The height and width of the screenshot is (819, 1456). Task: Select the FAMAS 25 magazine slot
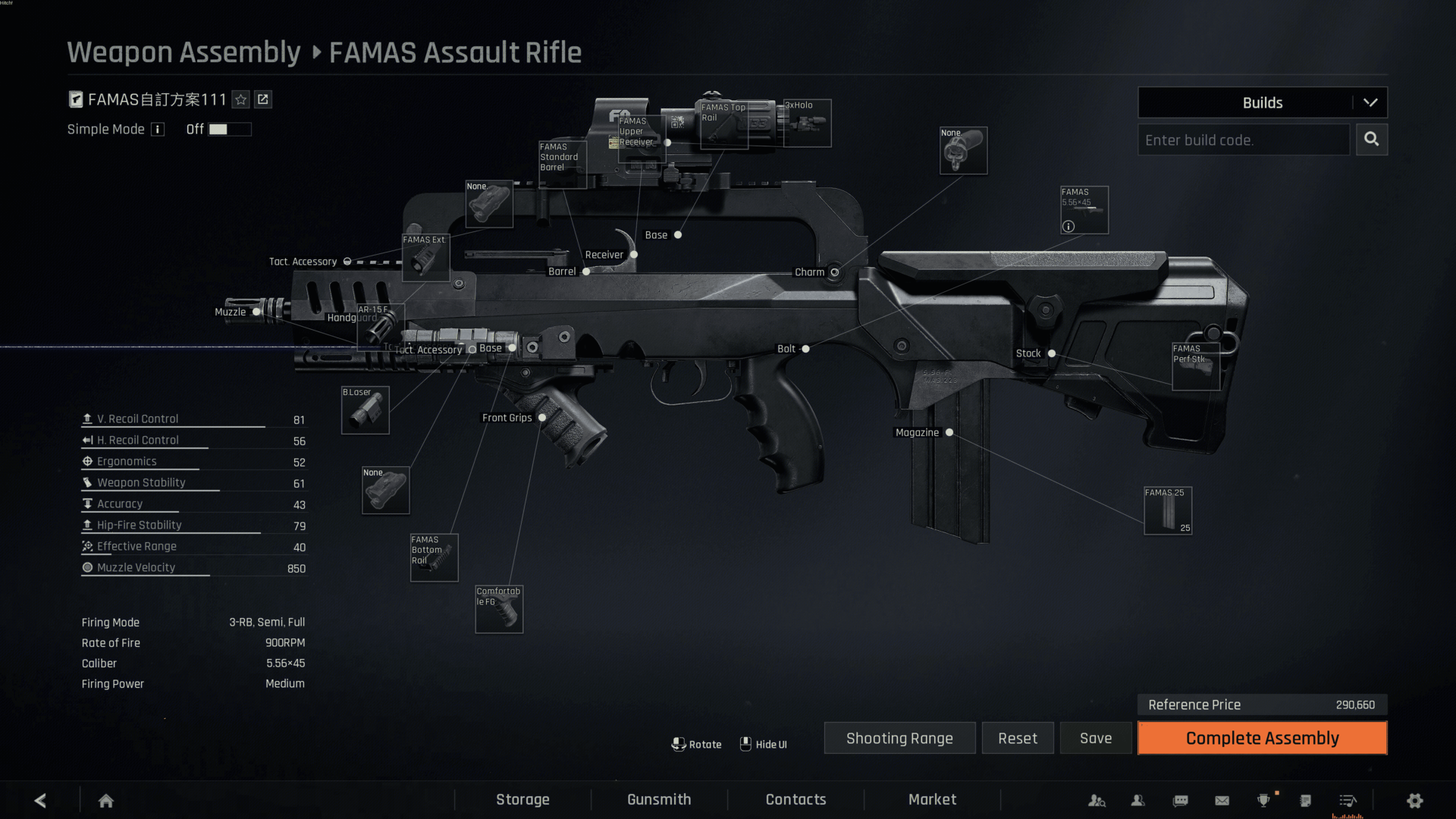(1168, 510)
